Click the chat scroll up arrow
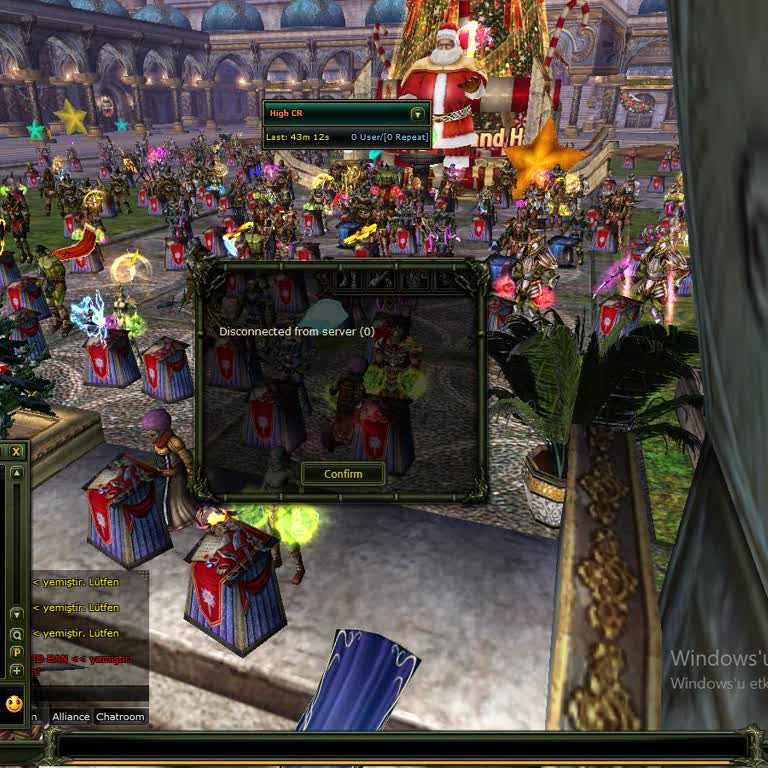Image resolution: width=768 pixels, height=768 pixels. (x=16, y=473)
